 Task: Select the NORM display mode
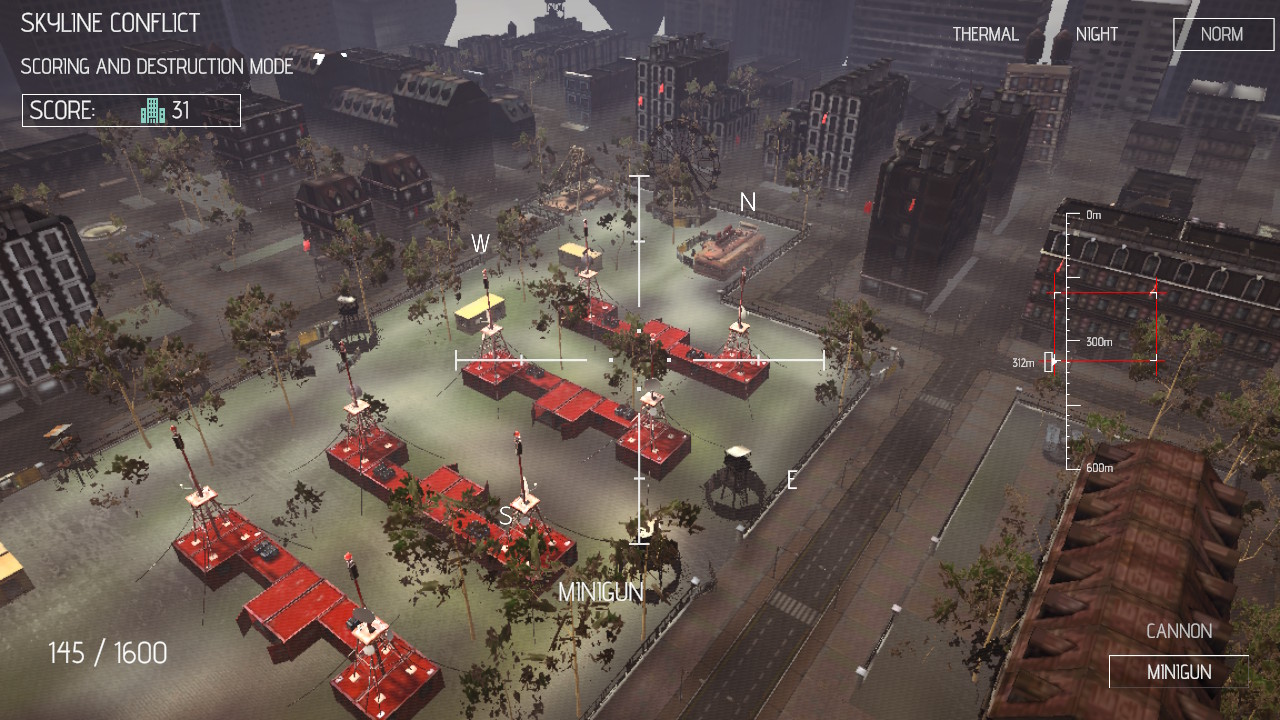click(x=1222, y=34)
